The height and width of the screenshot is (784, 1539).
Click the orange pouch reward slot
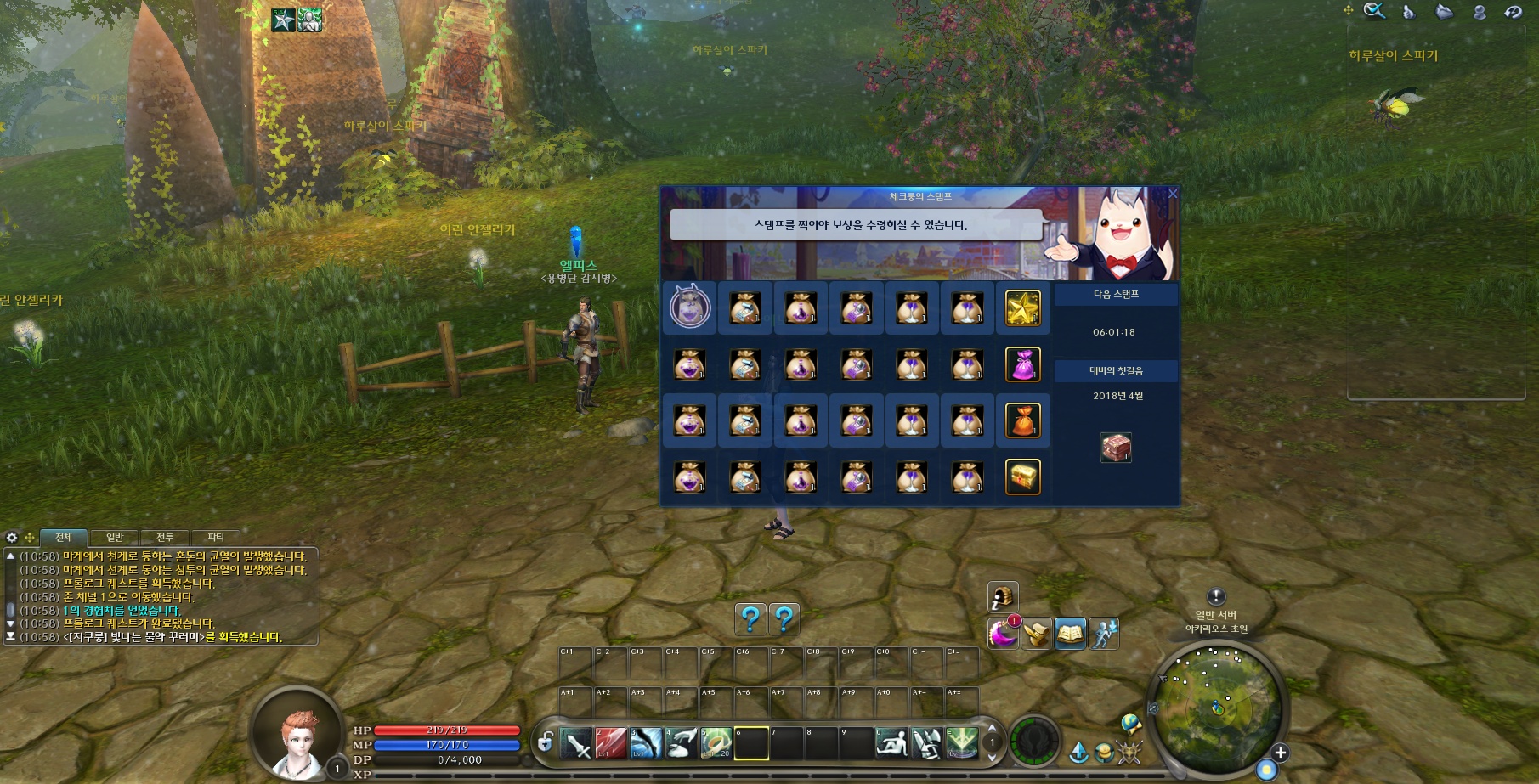[1023, 421]
